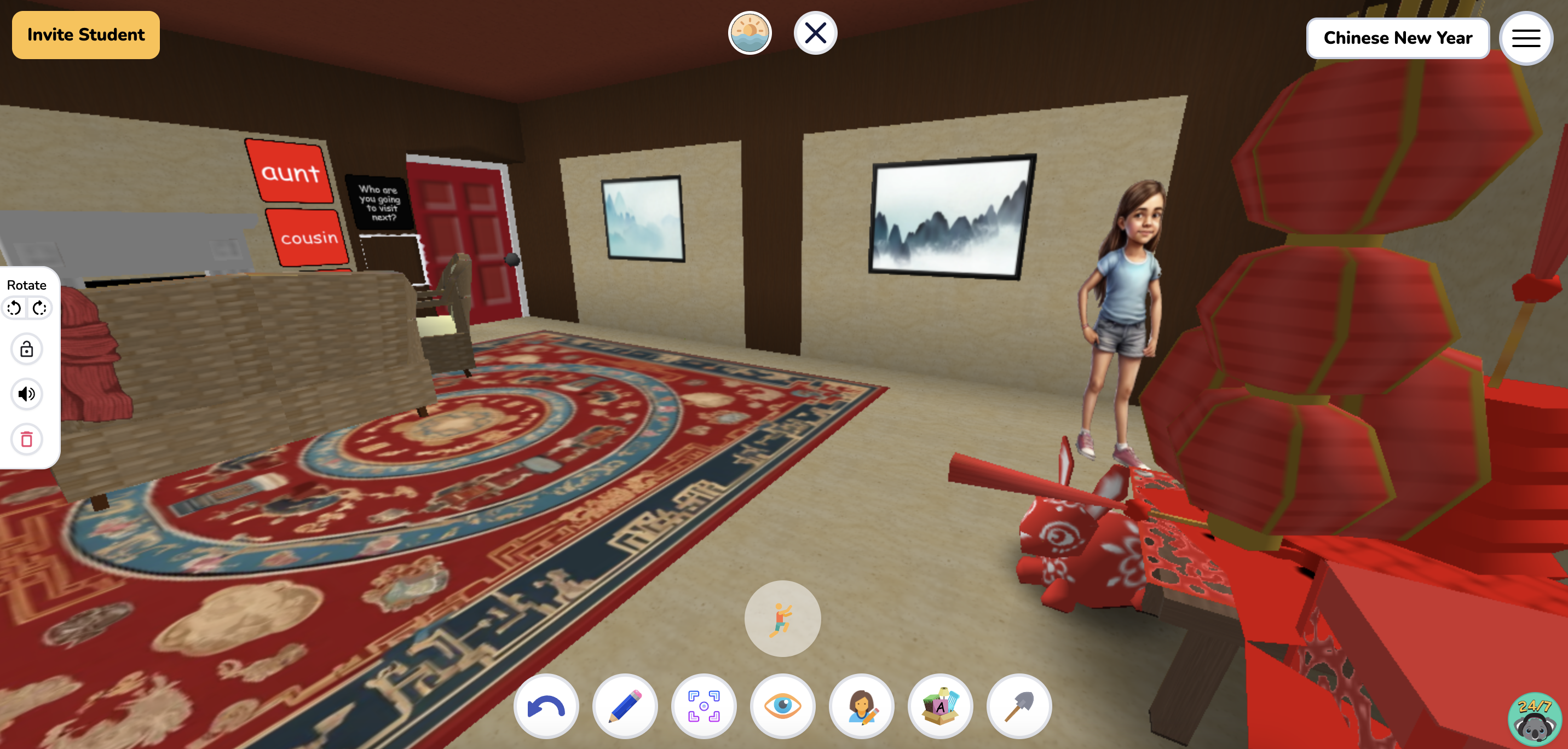Click the undo arrow icon
The height and width of the screenshot is (749, 1568).
click(546, 706)
